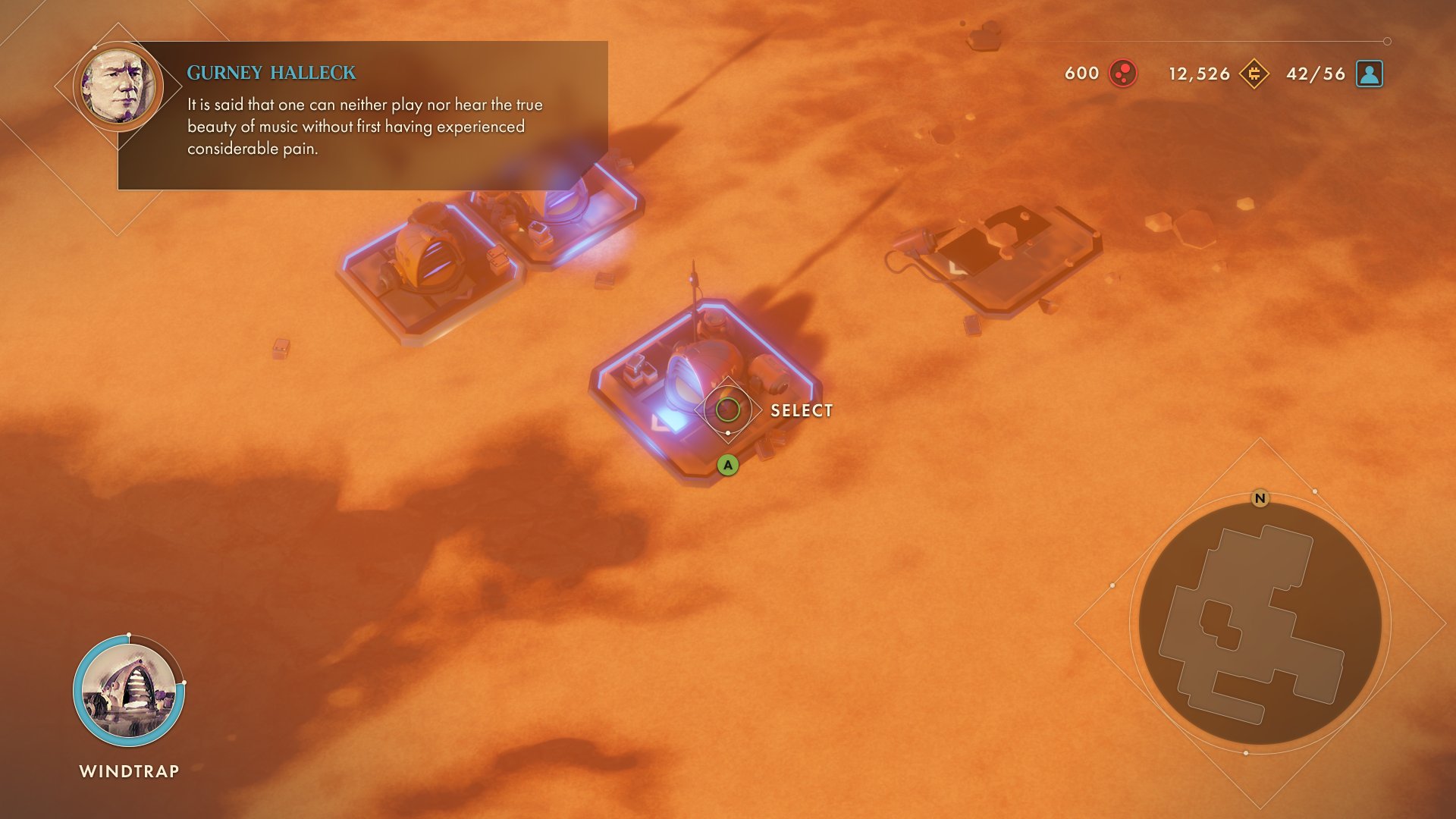Screen dimensions: 1456x819
Task: Click the minimap's north compass marker
Action: pos(1260,498)
